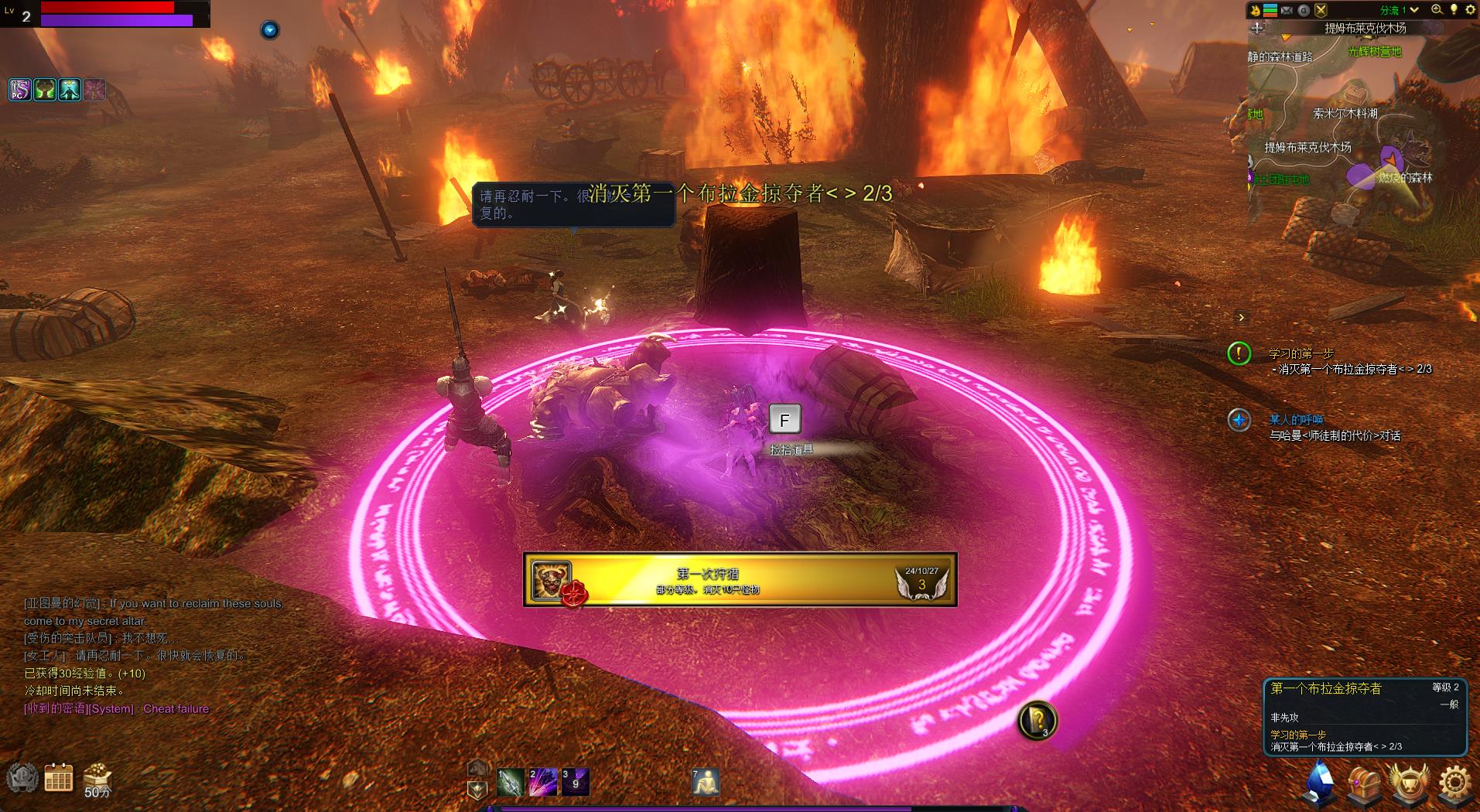Open minimap settings via the small gear
The width and height of the screenshot is (1480, 812).
[1470, 10]
